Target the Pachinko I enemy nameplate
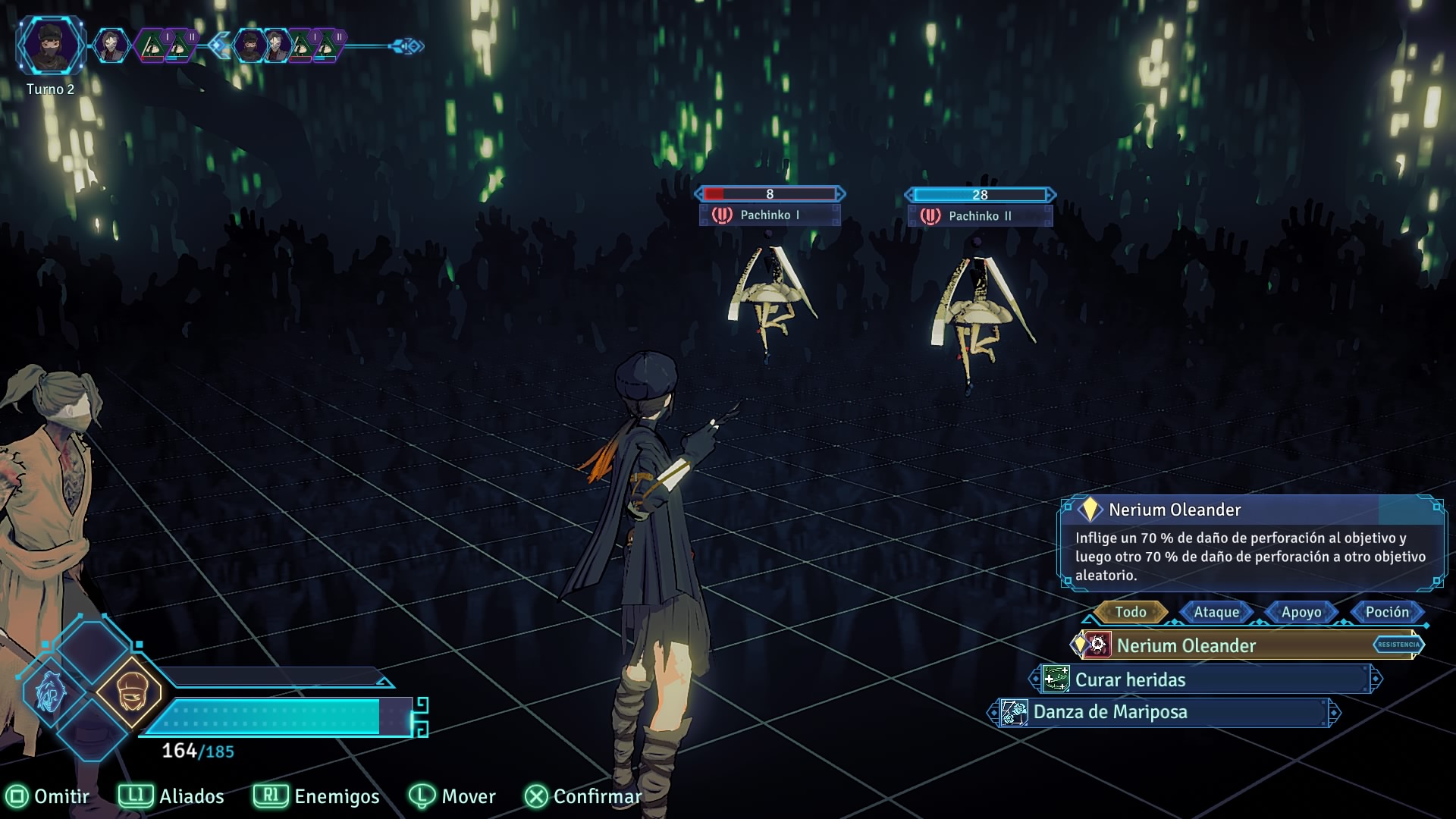Screen dimensions: 1456x819 click(x=769, y=215)
